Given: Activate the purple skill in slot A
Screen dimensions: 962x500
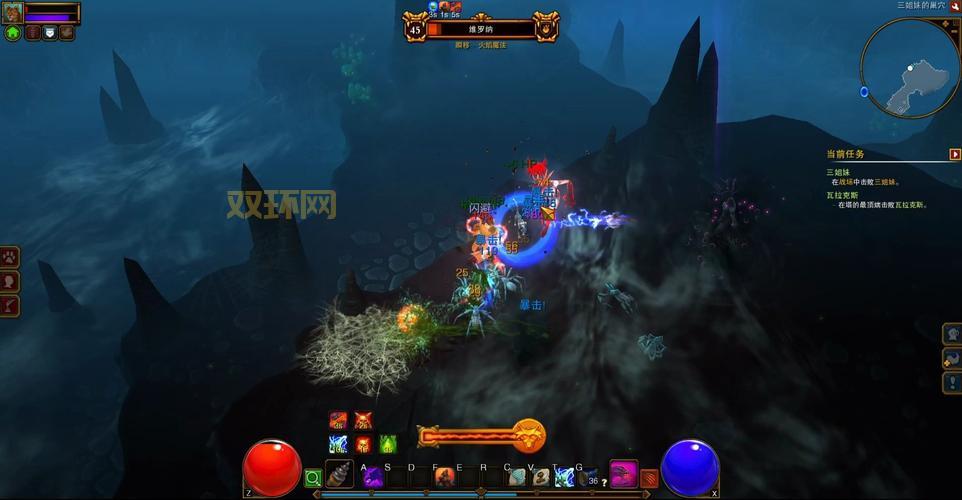Looking at the screenshot, I should tap(372, 477).
